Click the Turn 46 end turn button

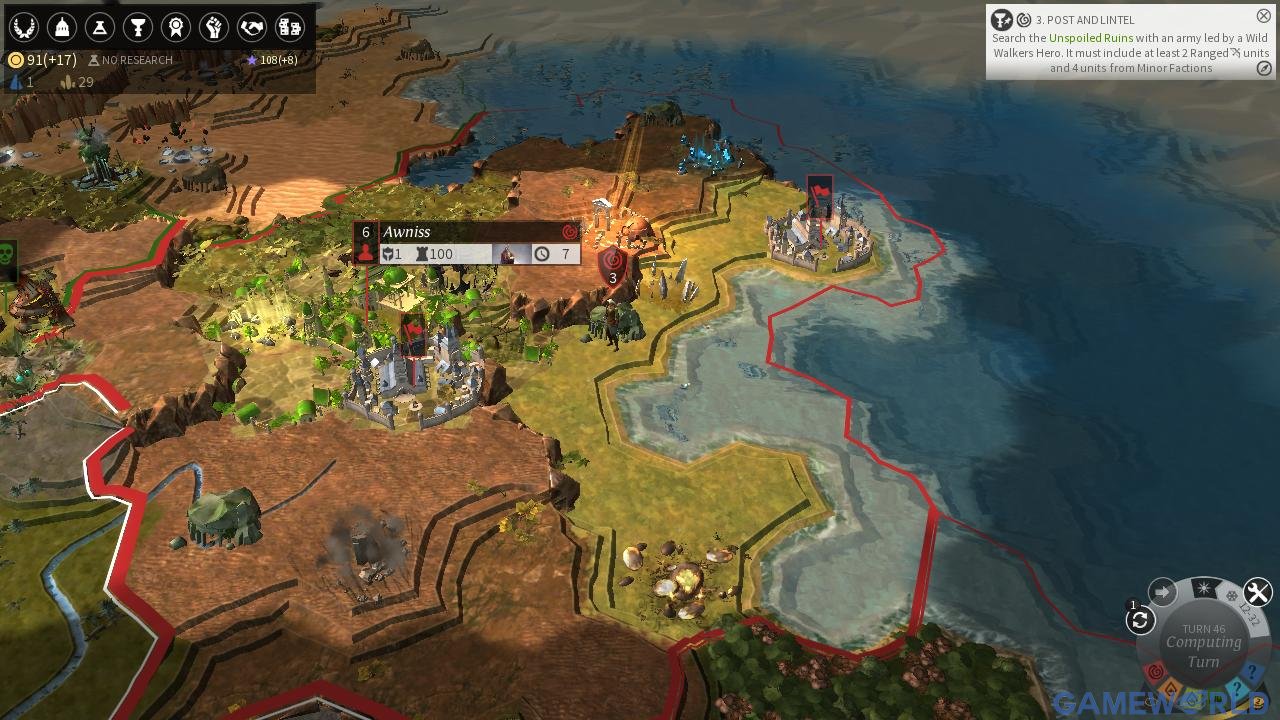pyautogui.click(x=1203, y=645)
